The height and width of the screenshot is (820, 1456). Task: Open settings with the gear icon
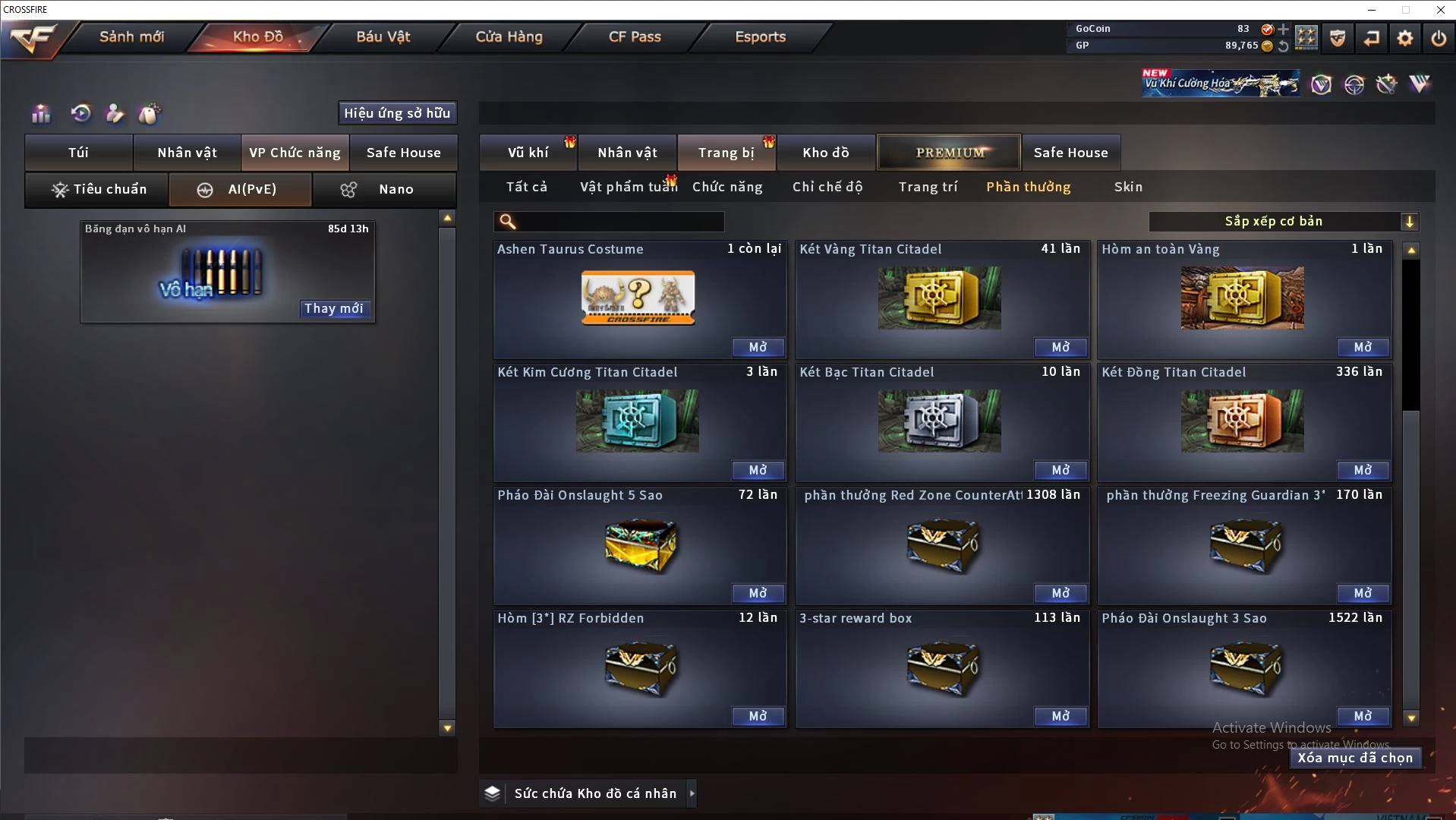(x=1404, y=38)
